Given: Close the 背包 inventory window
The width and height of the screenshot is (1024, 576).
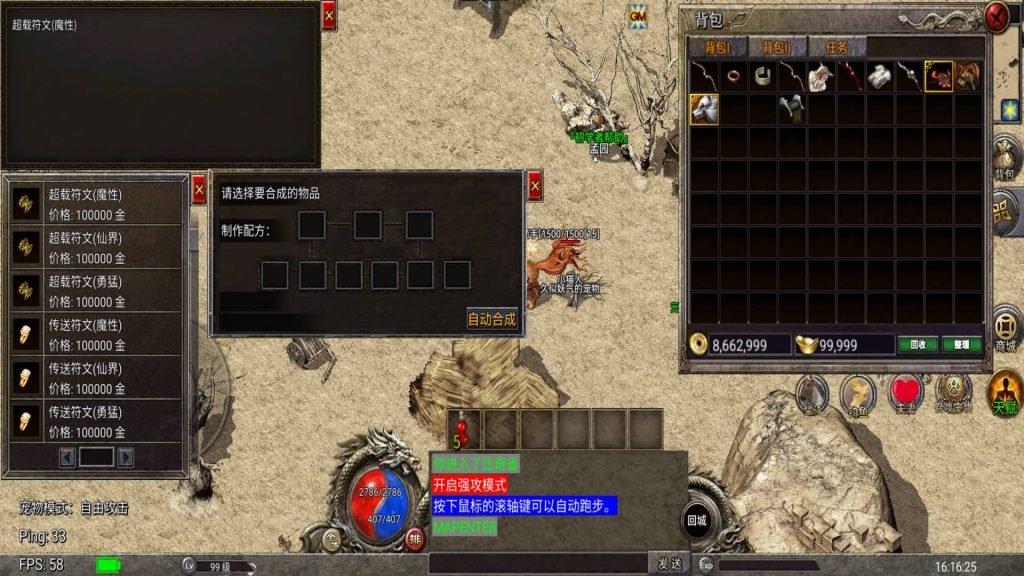Looking at the screenshot, I should point(996,17).
